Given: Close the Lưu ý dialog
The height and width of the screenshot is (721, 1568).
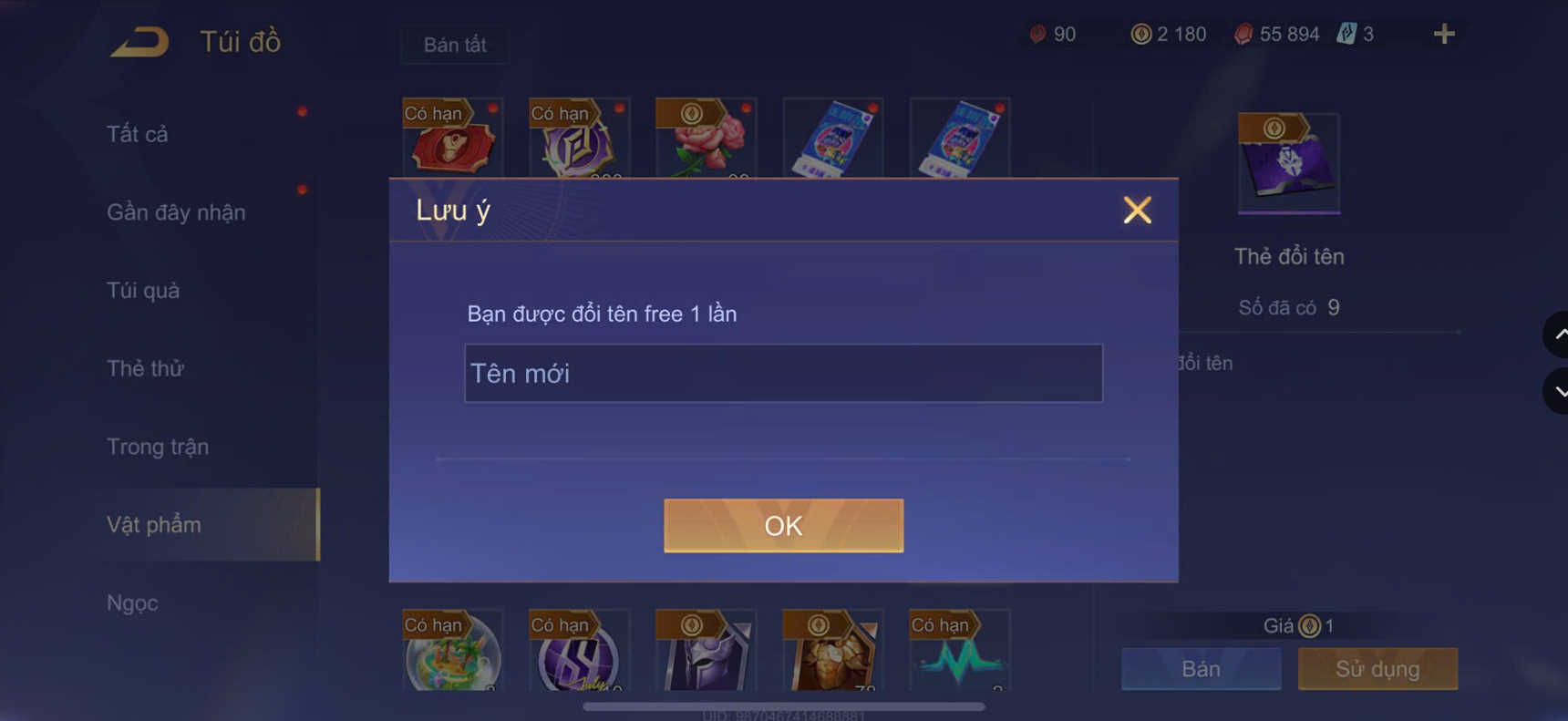Looking at the screenshot, I should pyautogui.click(x=1137, y=210).
